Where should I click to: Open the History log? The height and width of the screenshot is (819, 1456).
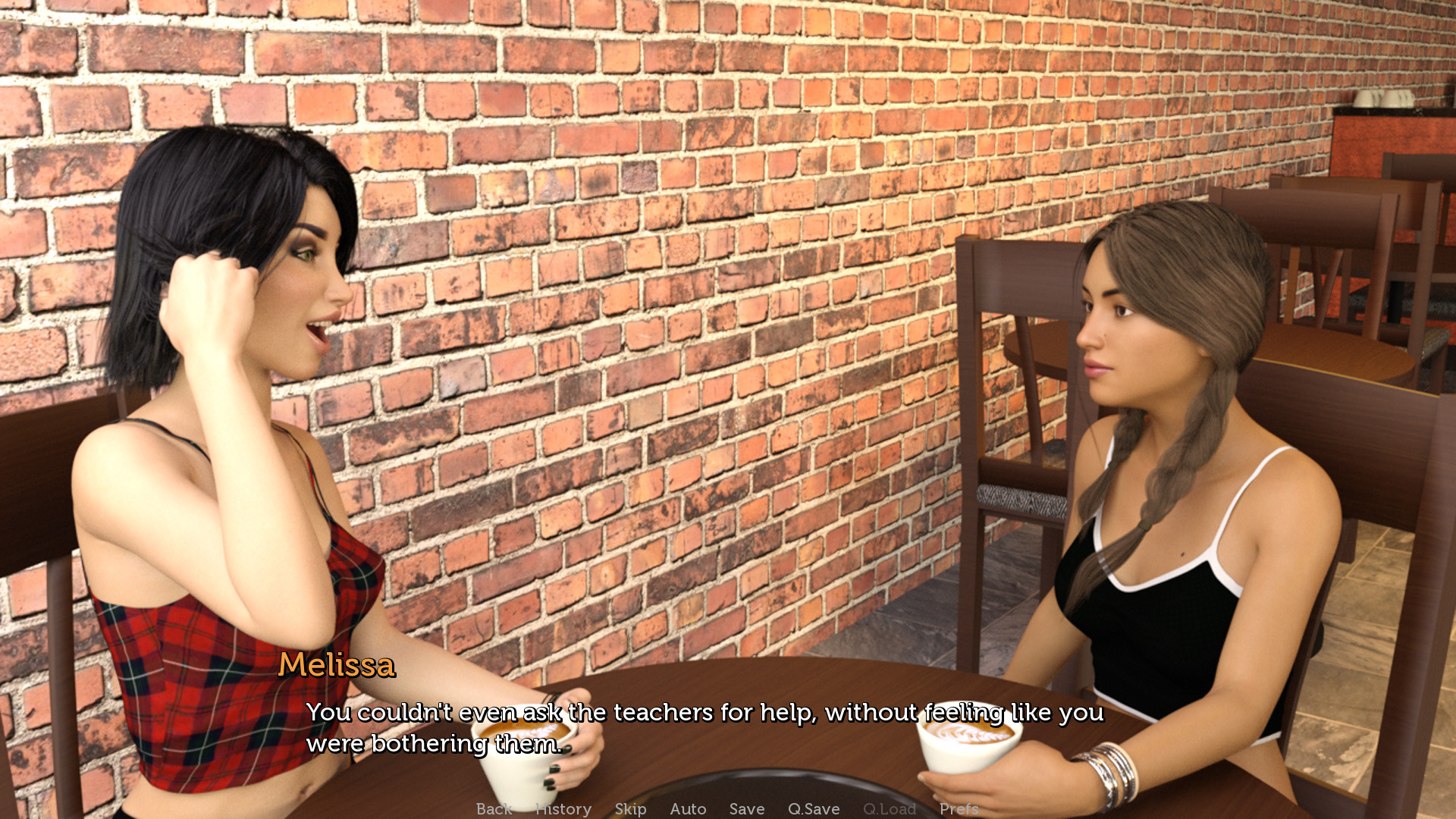coord(563,809)
